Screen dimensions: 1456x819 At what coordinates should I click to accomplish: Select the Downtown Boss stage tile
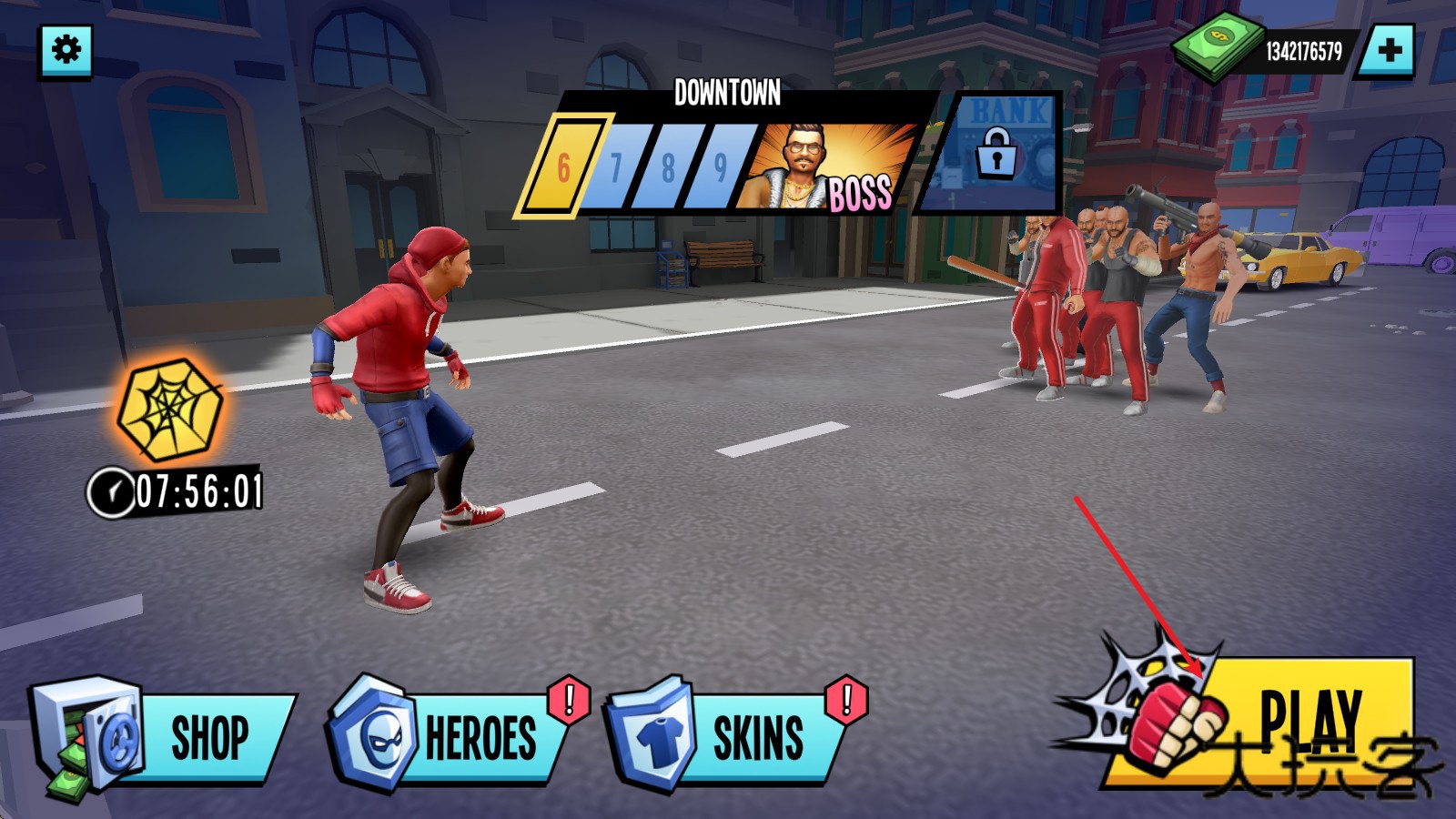828,168
